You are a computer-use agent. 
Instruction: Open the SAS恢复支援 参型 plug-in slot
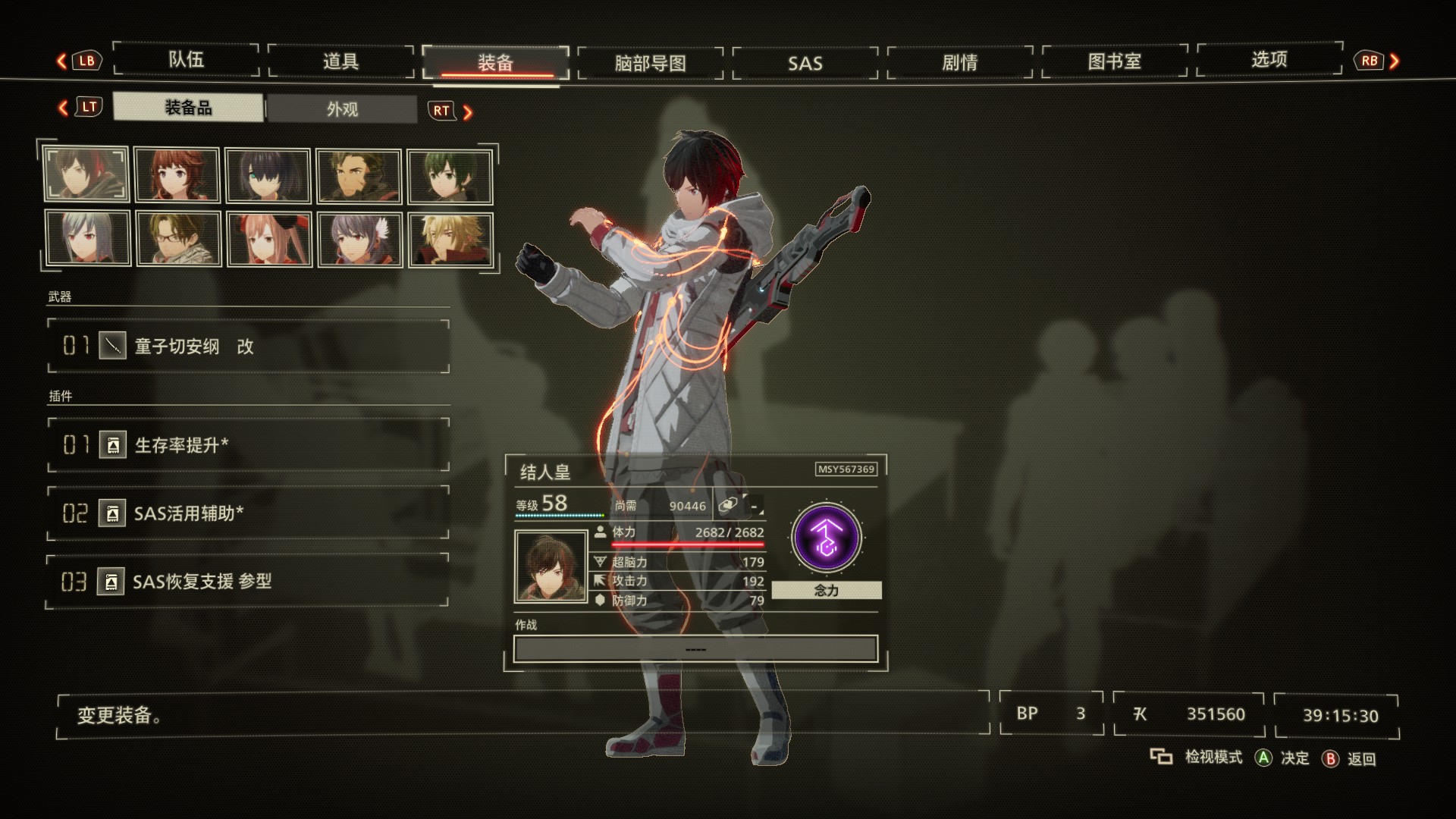click(248, 582)
